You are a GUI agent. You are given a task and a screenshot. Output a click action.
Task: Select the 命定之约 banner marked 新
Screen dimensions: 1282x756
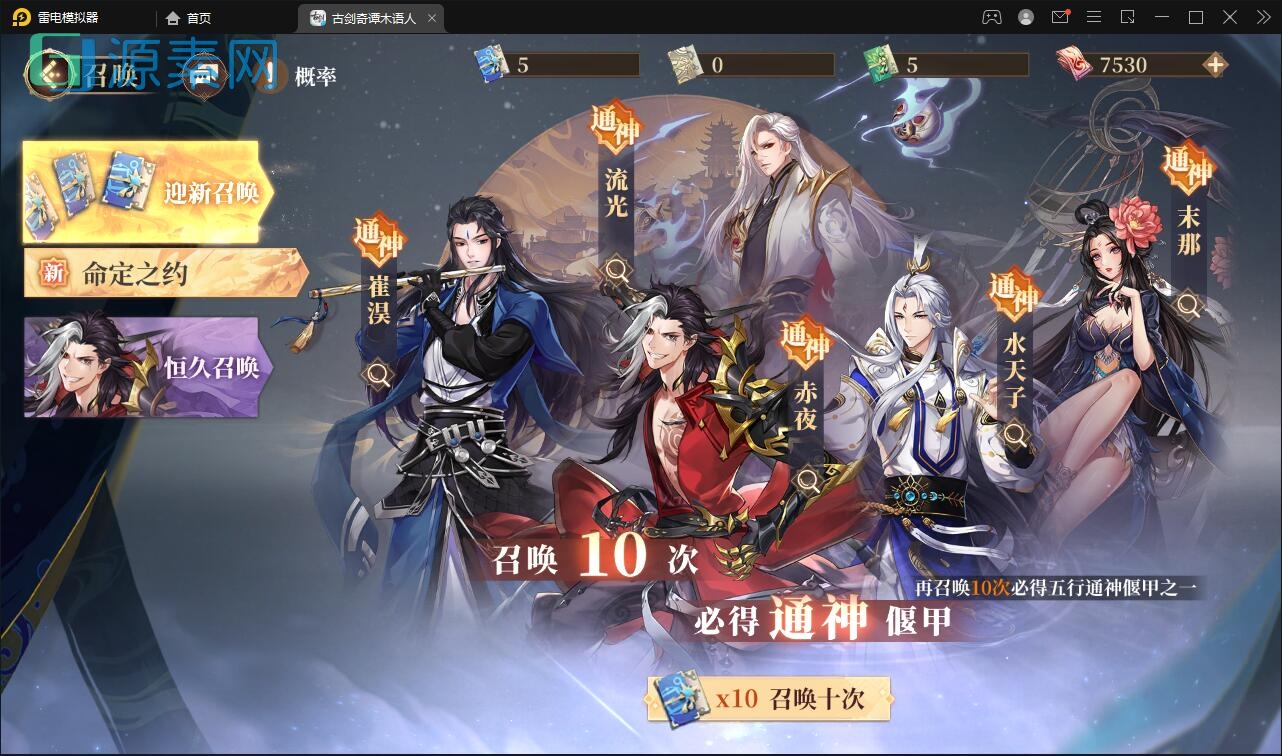(x=160, y=270)
